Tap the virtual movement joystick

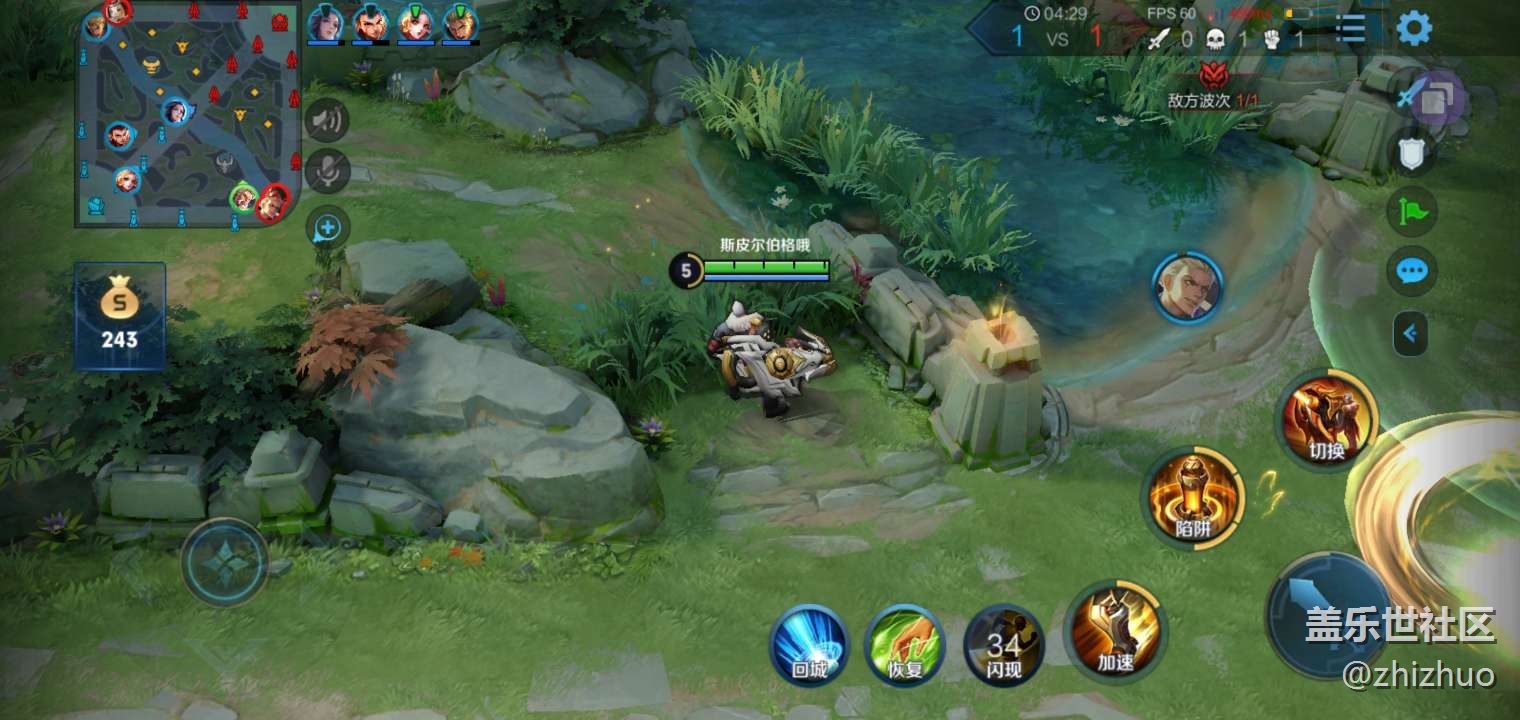[x=224, y=562]
